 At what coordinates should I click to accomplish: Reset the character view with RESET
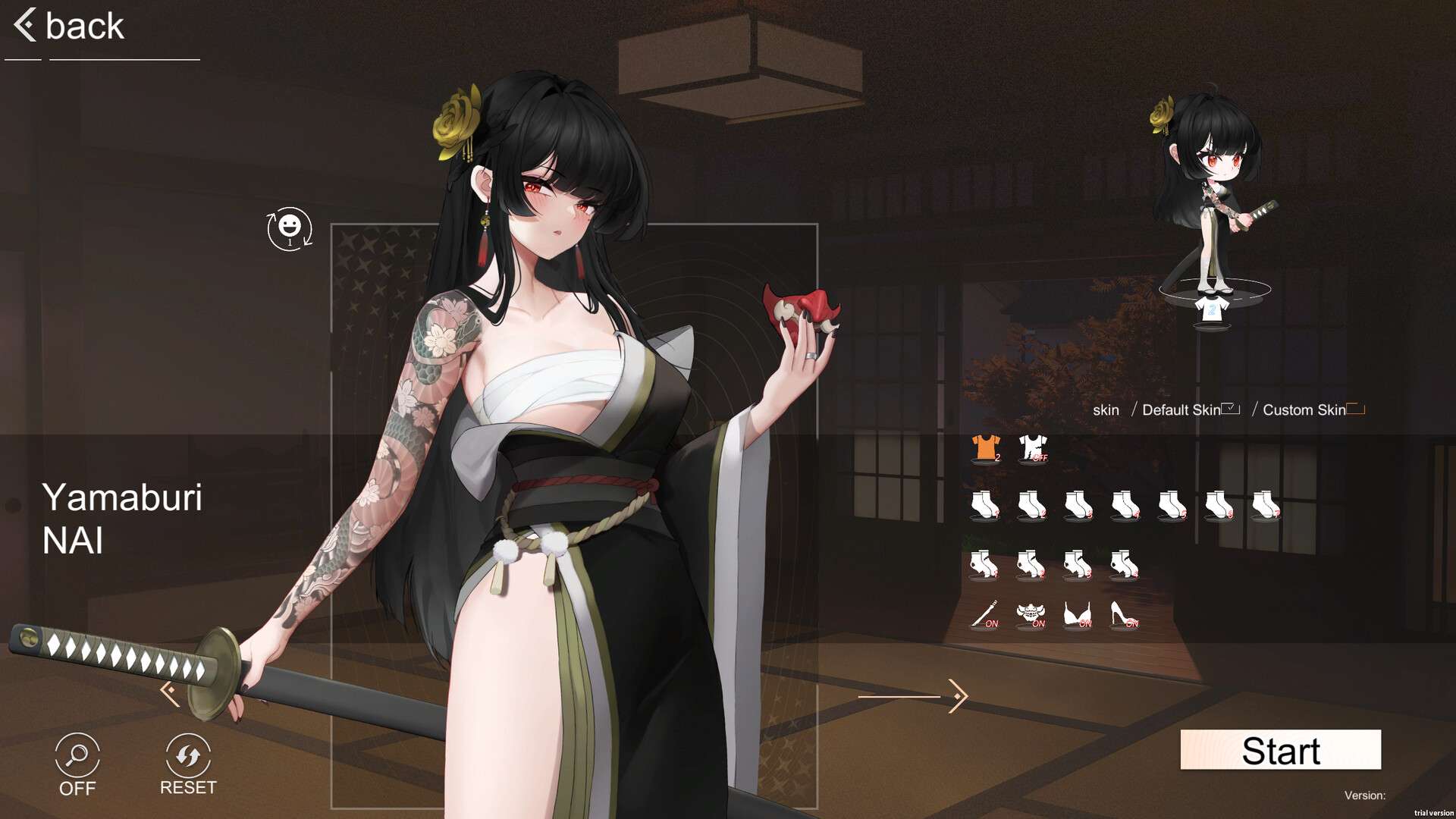click(x=188, y=764)
